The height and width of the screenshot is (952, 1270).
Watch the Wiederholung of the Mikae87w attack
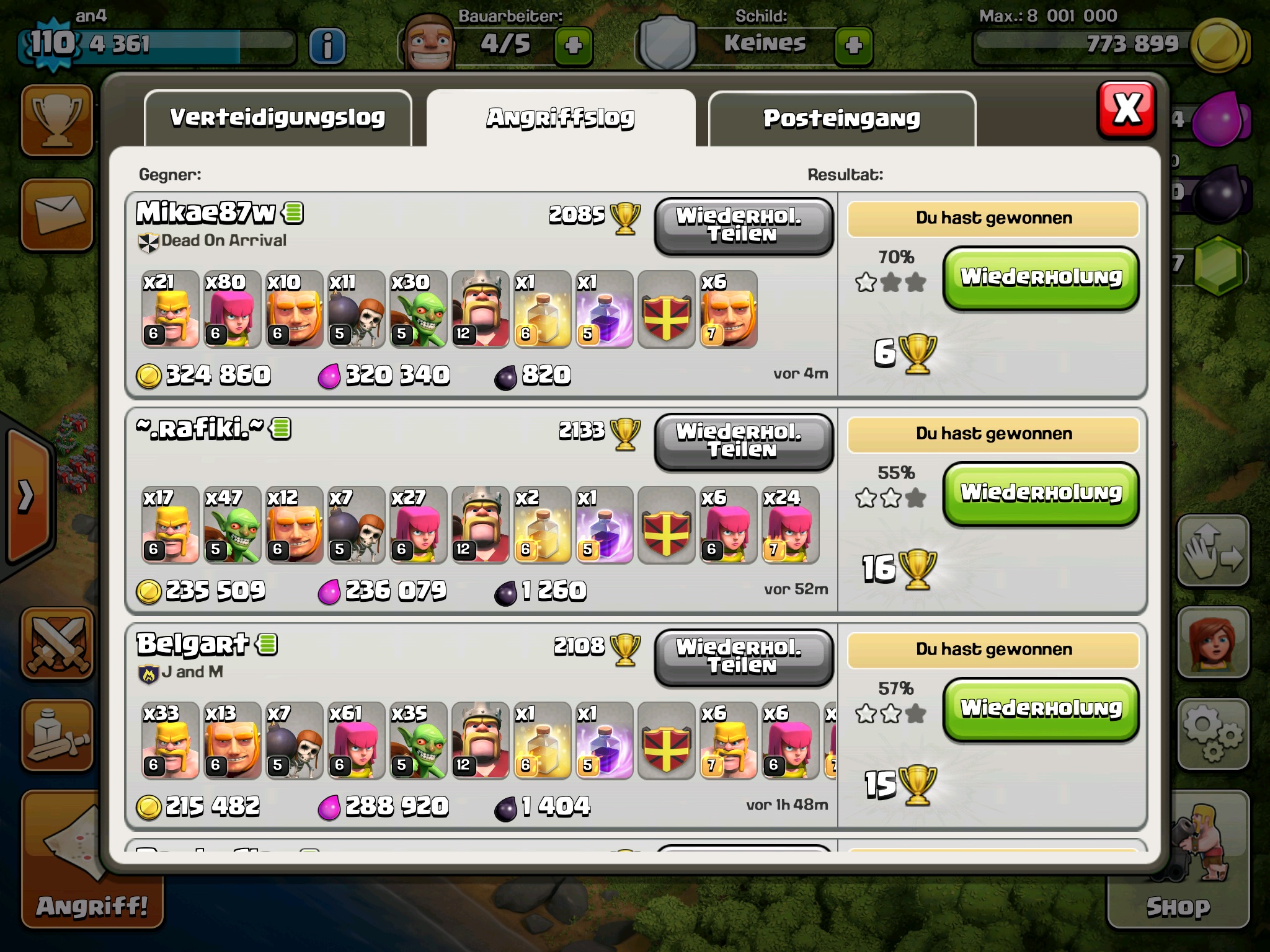[x=1041, y=278]
